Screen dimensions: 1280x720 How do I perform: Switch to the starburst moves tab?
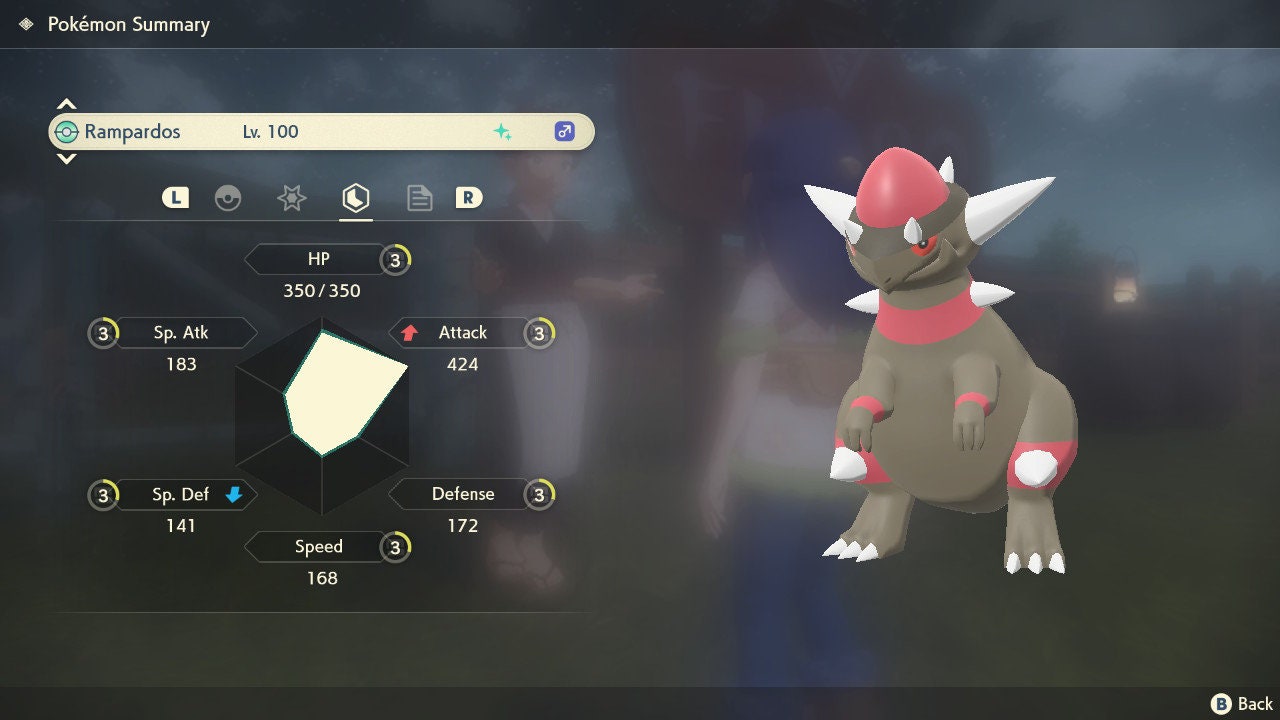pos(291,198)
